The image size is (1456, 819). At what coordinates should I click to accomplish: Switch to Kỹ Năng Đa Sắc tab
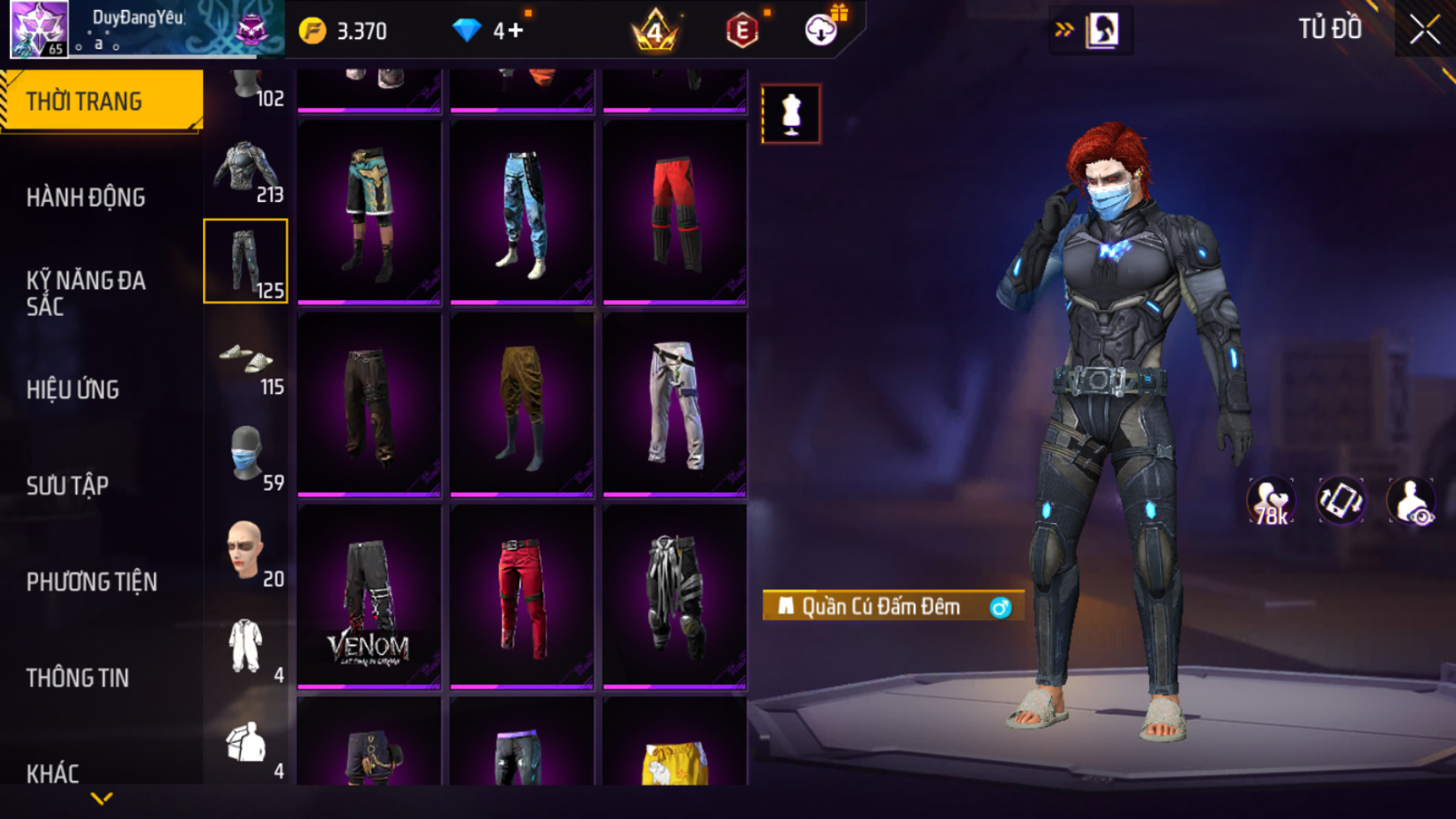[x=86, y=293]
